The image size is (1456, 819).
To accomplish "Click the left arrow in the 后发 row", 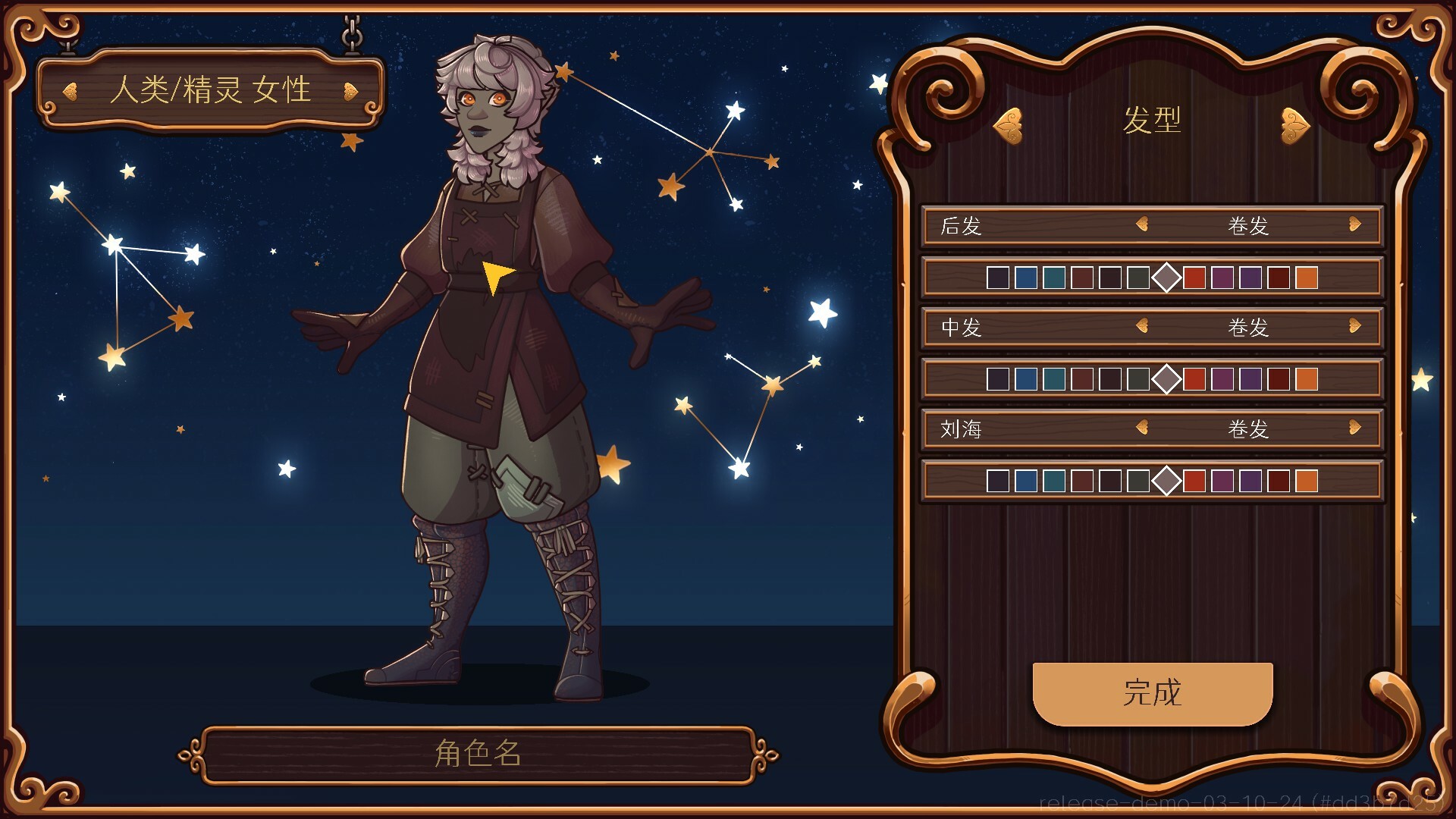I will coord(1141,225).
